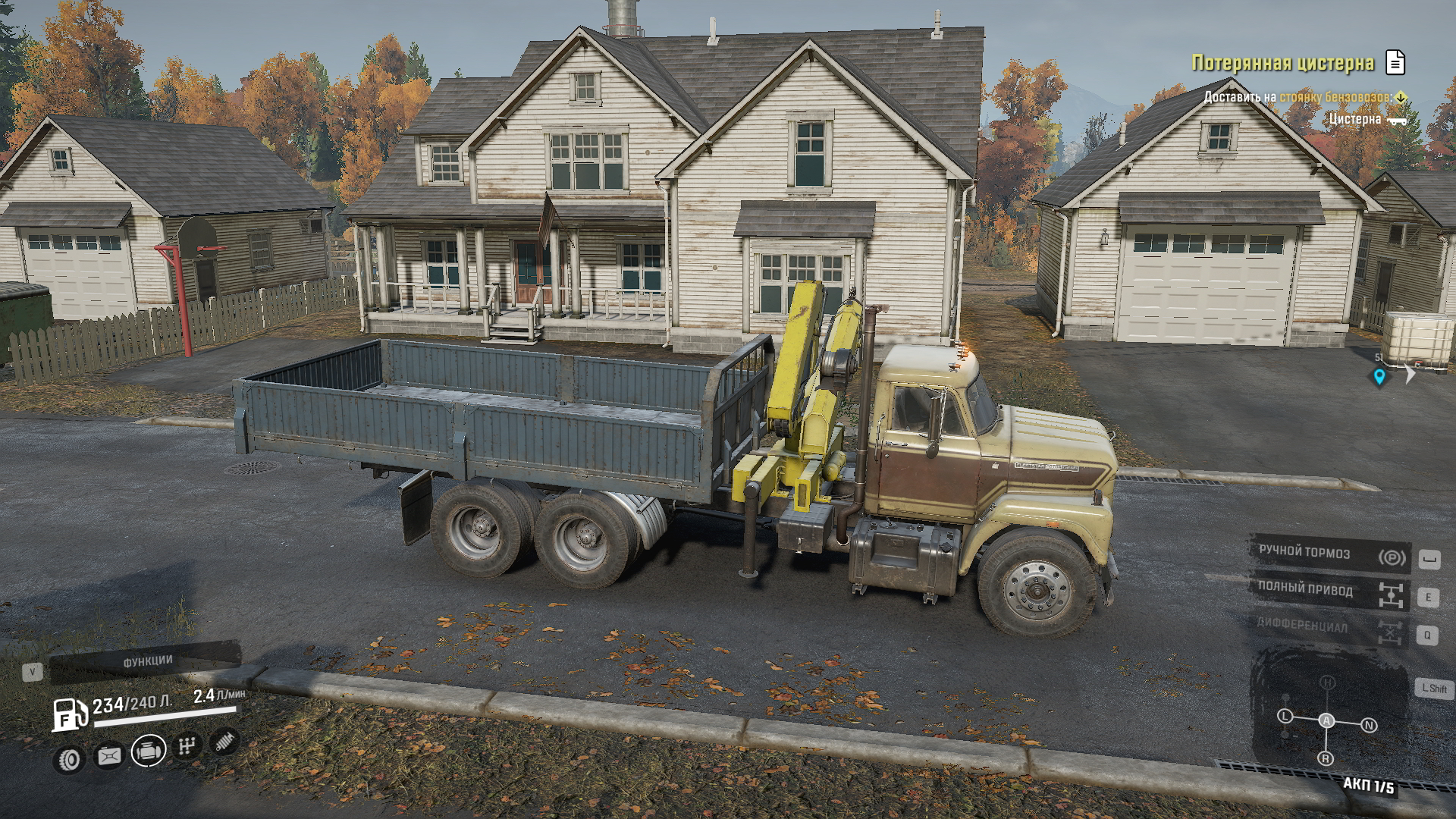Toggle the Ручной тормоз handbrake
The image size is (1456, 819).
[x=1329, y=554]
